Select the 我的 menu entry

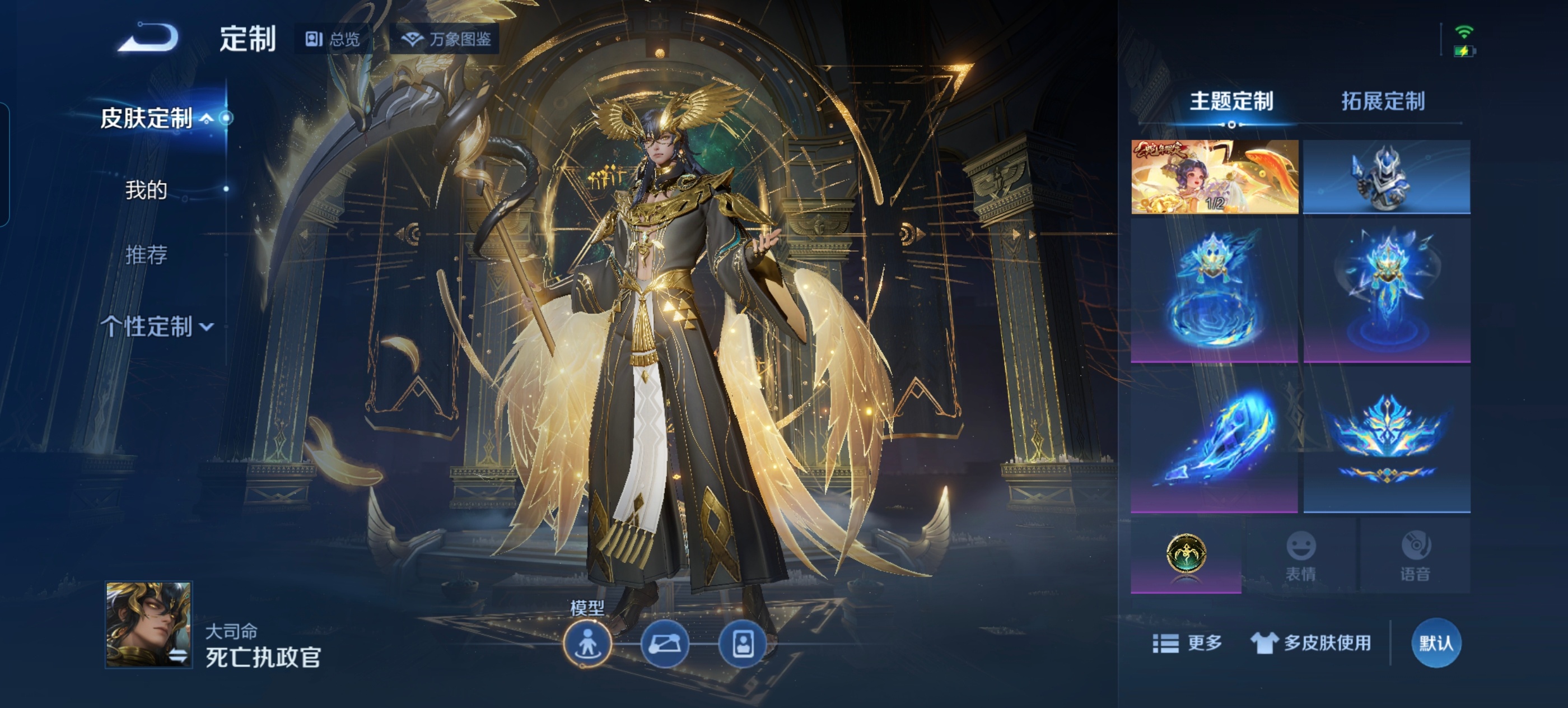[x=146, y=190]
